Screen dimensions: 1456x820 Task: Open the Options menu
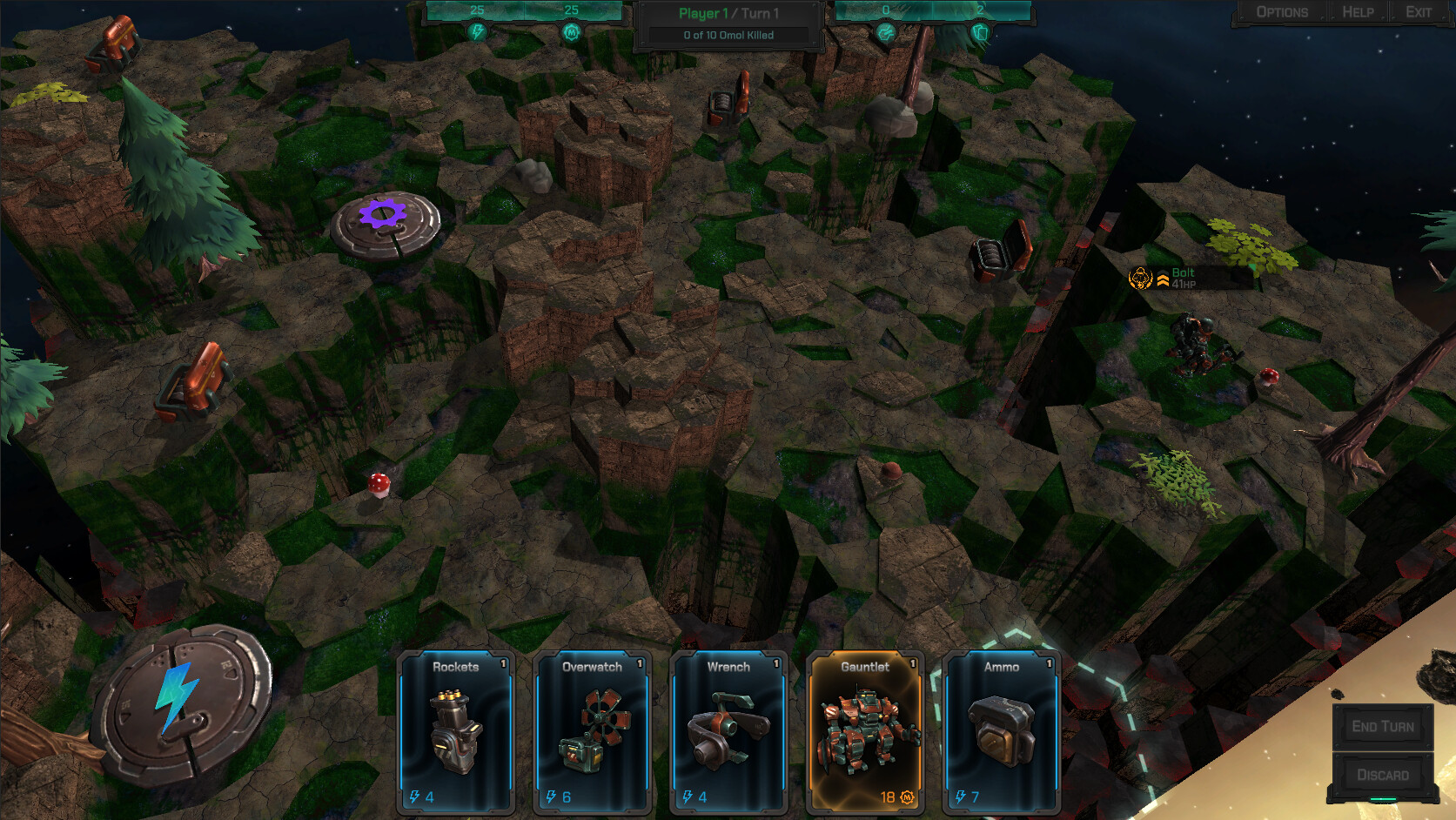tap(1280, 11)
